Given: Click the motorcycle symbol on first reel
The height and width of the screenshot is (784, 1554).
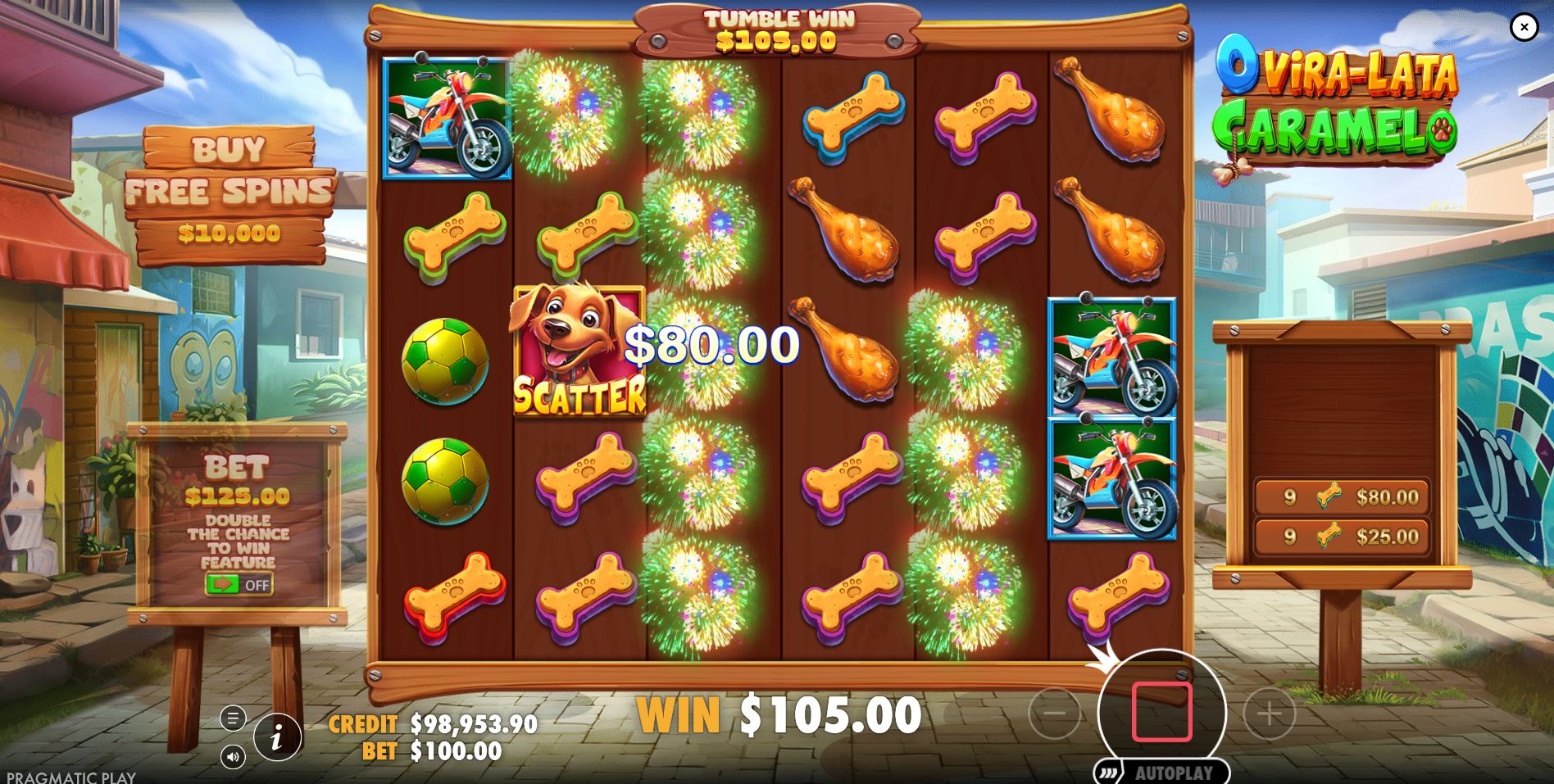Looking at the screenshot, I should tap(448, 119).
